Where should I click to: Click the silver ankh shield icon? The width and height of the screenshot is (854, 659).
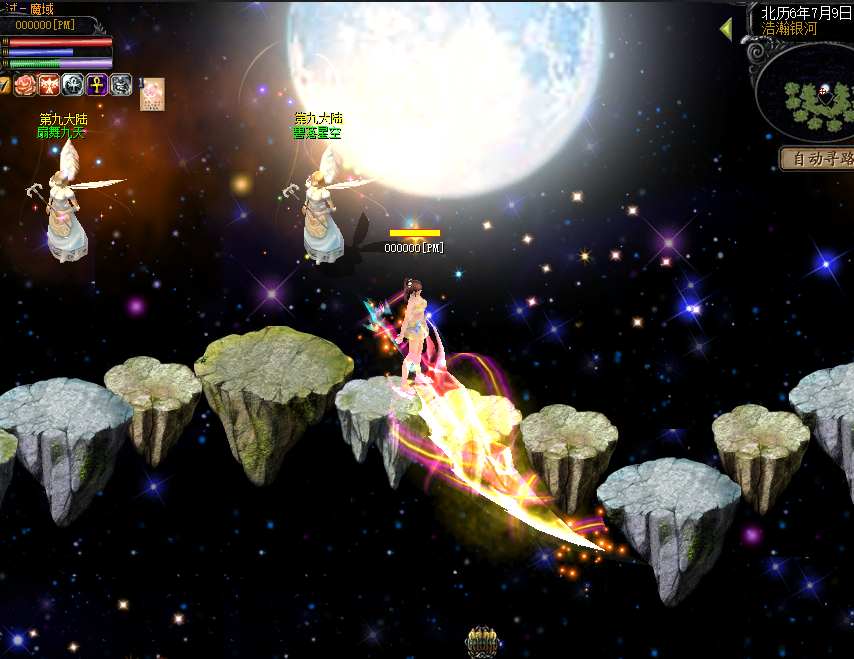(x=73, y=85)
